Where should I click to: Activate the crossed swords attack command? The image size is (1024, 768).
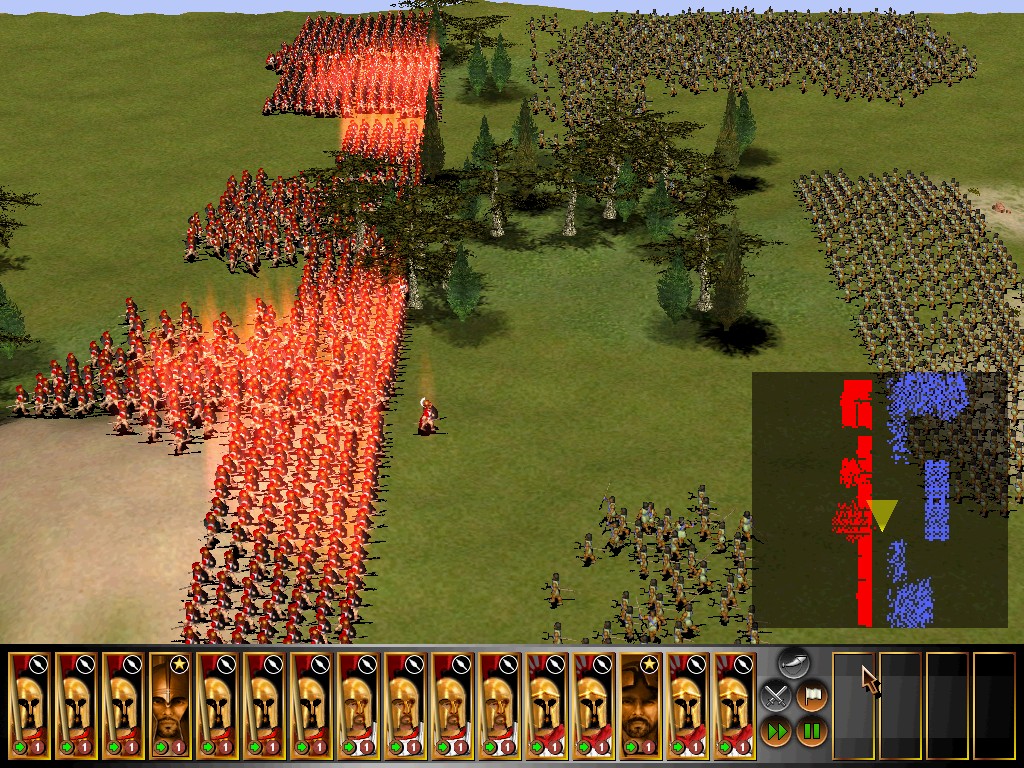tap(775, 695)
